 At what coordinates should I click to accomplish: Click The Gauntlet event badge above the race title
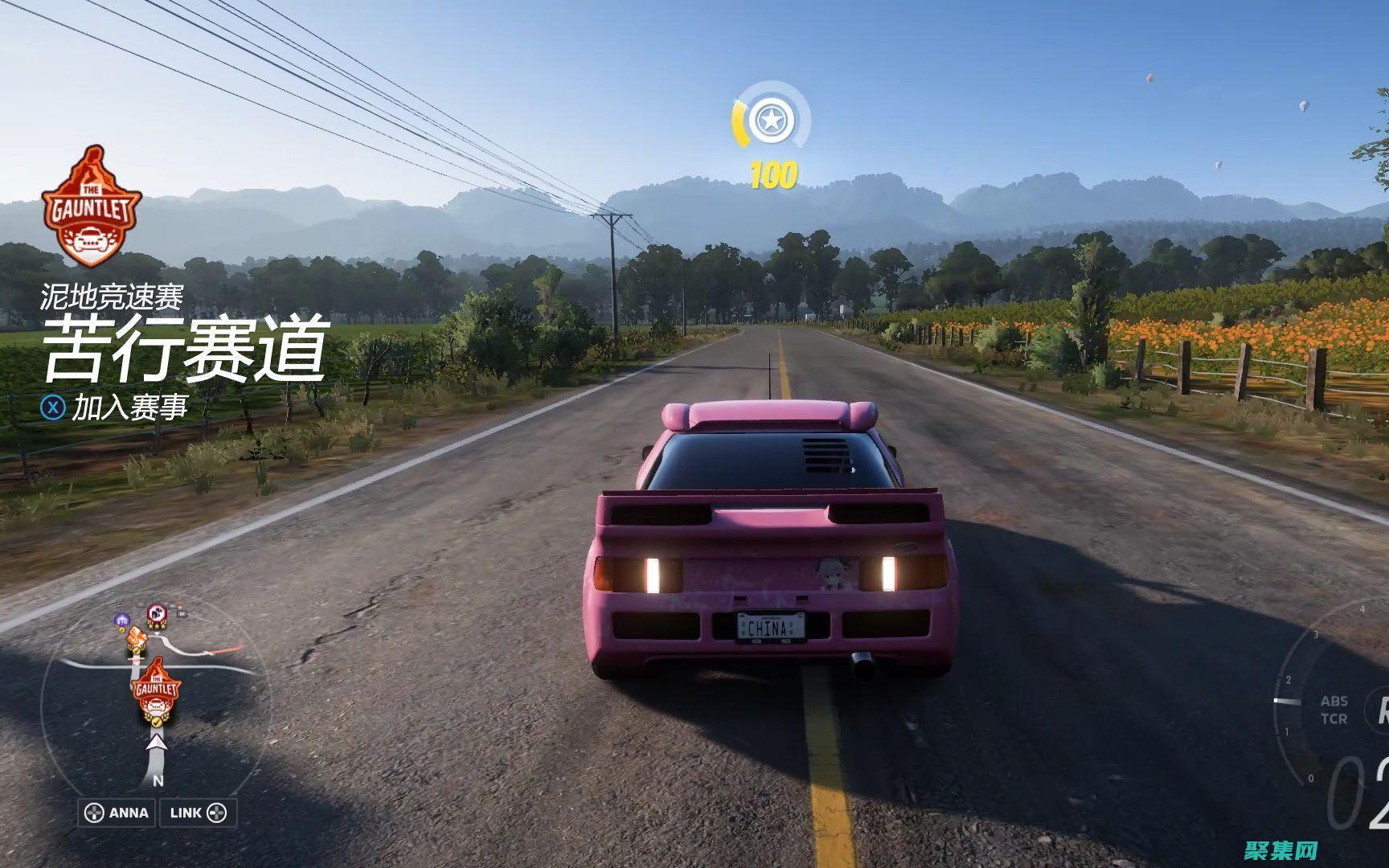[91, 207]
